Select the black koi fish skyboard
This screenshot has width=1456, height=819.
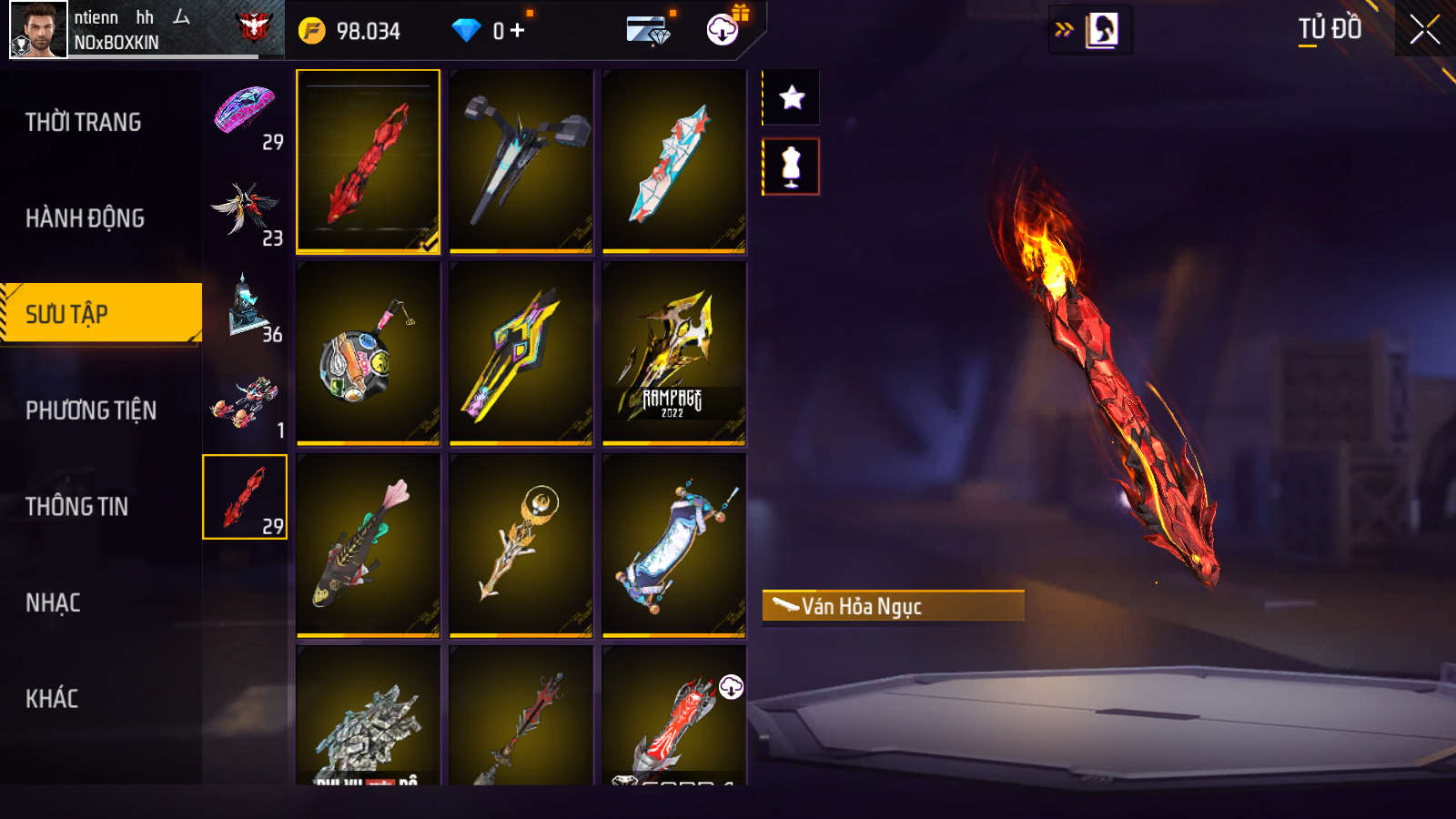(368, 544)
